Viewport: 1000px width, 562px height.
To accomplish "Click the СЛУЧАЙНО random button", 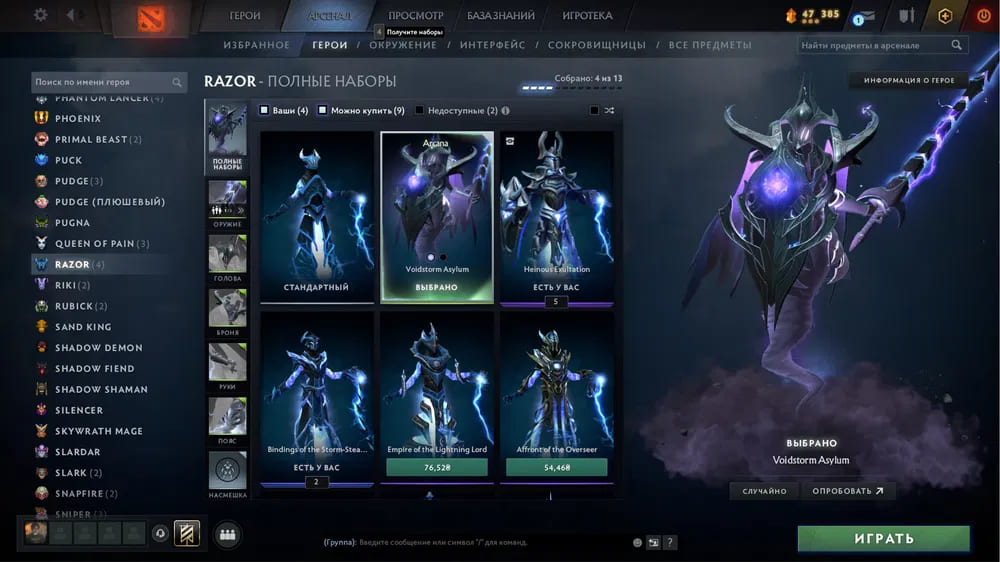I will tap(764, 491).
